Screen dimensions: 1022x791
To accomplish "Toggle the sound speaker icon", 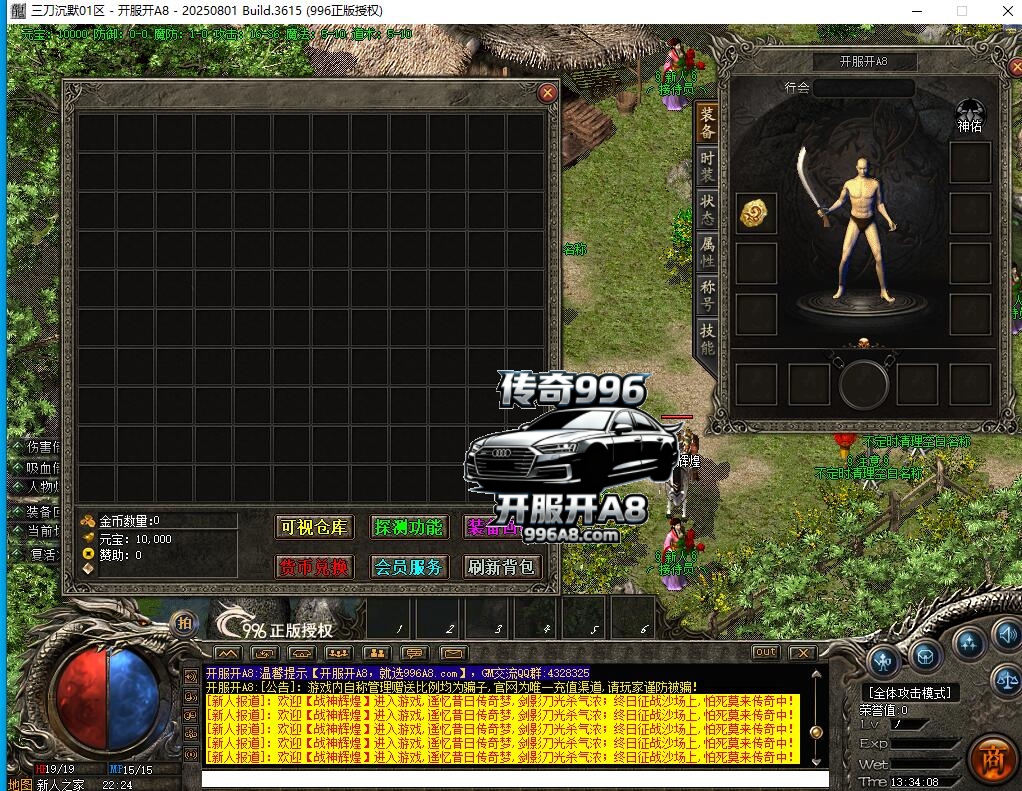I will click(1004, 634).
